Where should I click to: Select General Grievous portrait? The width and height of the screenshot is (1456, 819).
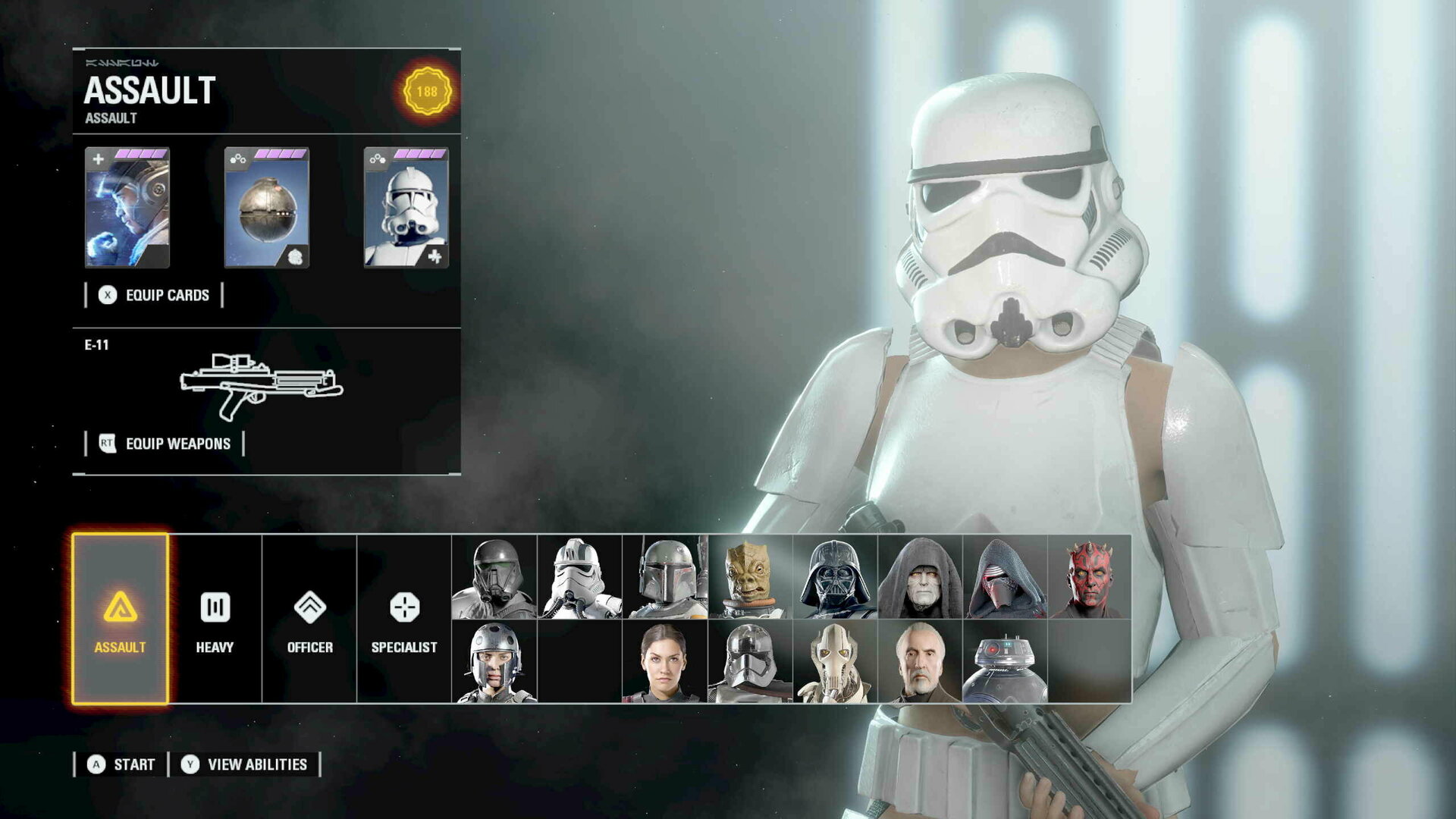(x=835, y=662)
